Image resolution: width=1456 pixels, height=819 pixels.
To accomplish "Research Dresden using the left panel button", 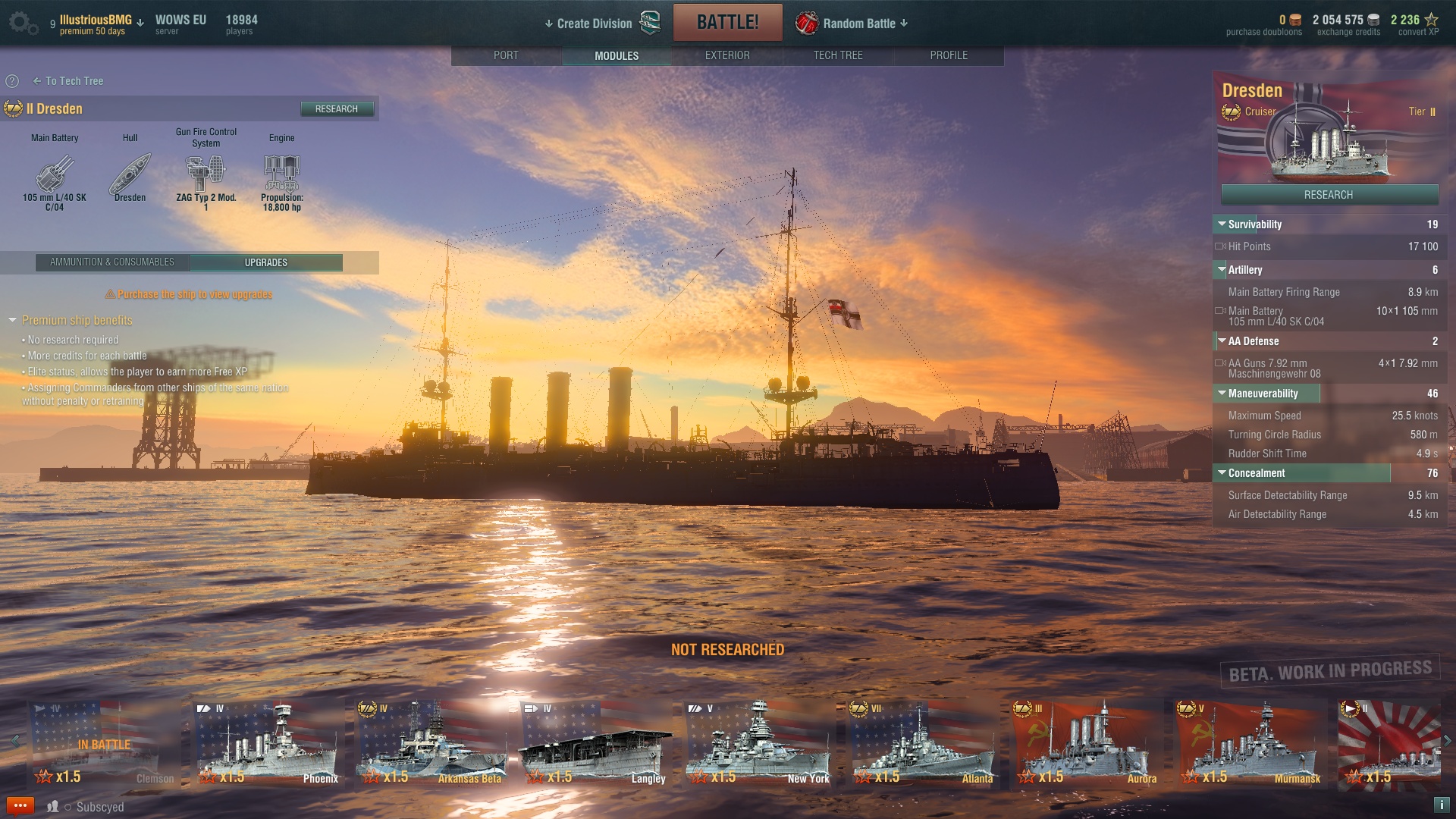I will pos(337,109).
